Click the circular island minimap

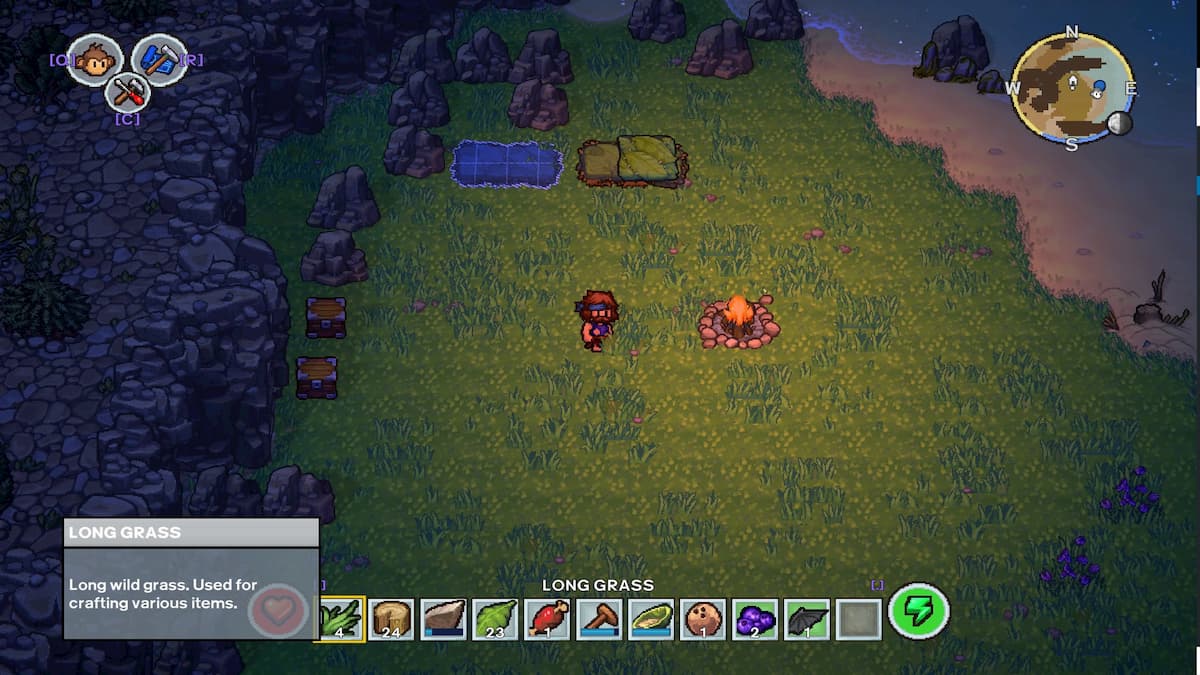point(1072,87)
